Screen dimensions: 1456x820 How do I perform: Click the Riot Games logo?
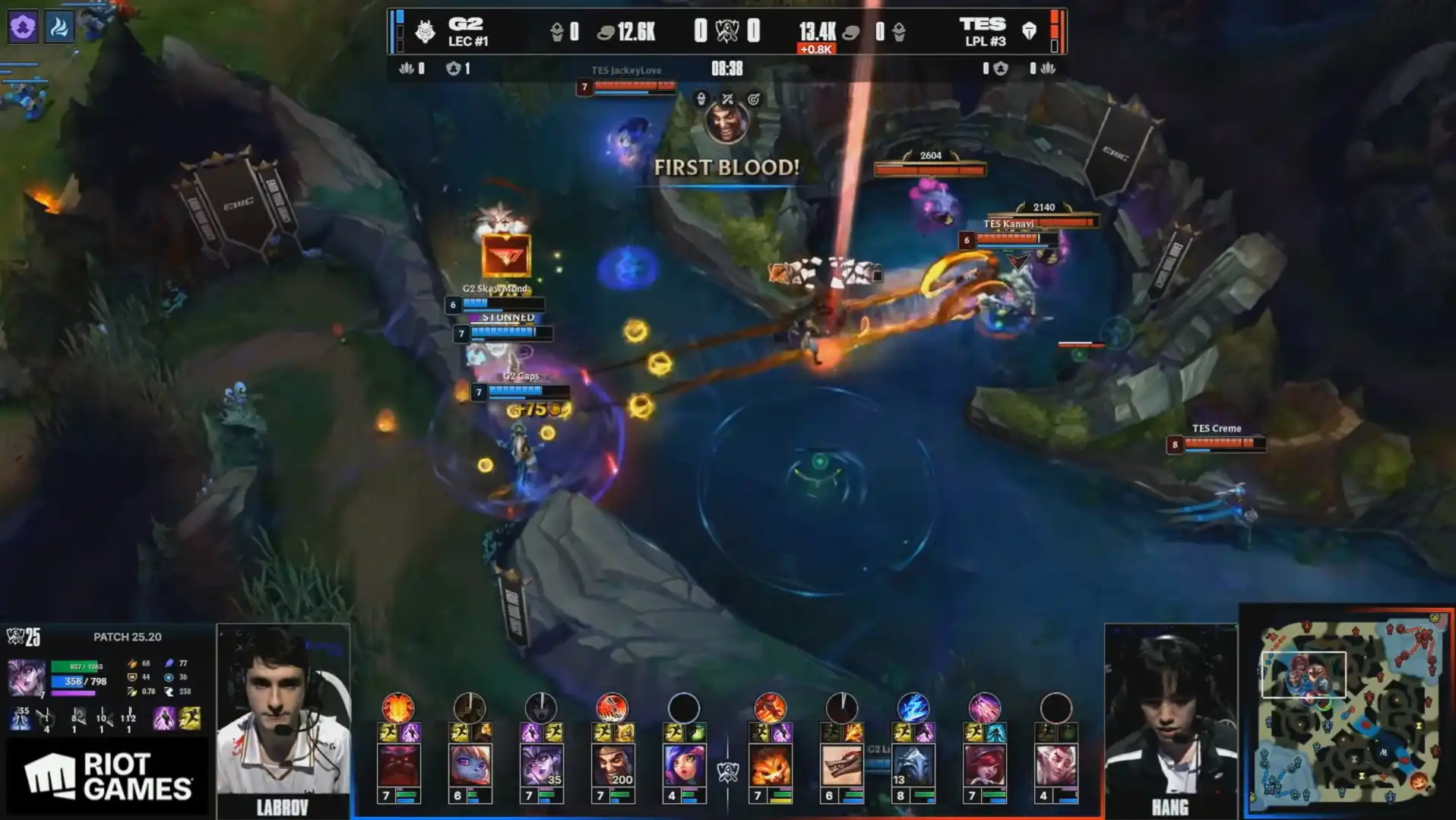107,776
